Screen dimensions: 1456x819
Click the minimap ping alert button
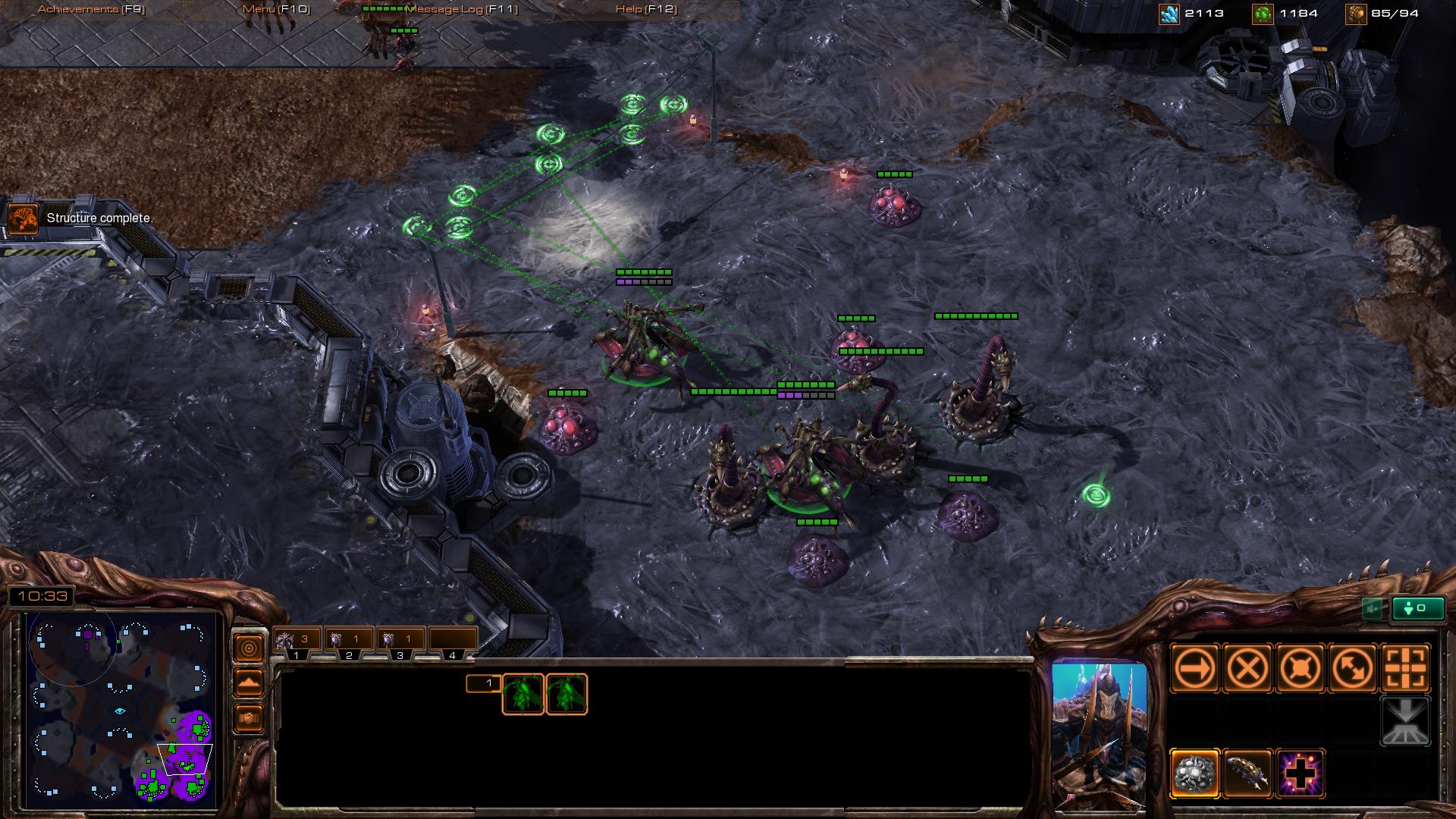point(249,646)
